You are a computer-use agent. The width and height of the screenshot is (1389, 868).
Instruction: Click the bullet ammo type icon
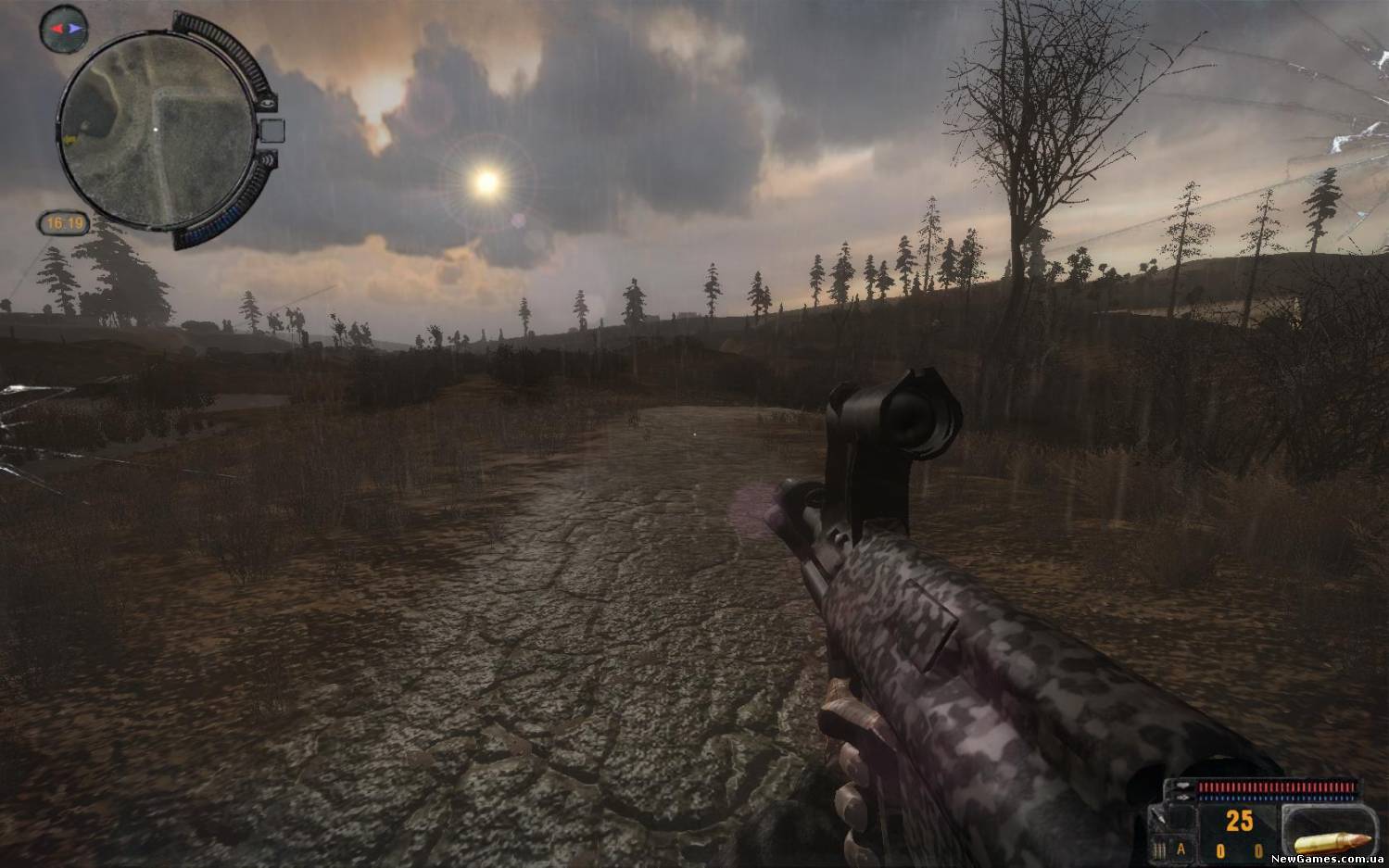[1332, 842]
